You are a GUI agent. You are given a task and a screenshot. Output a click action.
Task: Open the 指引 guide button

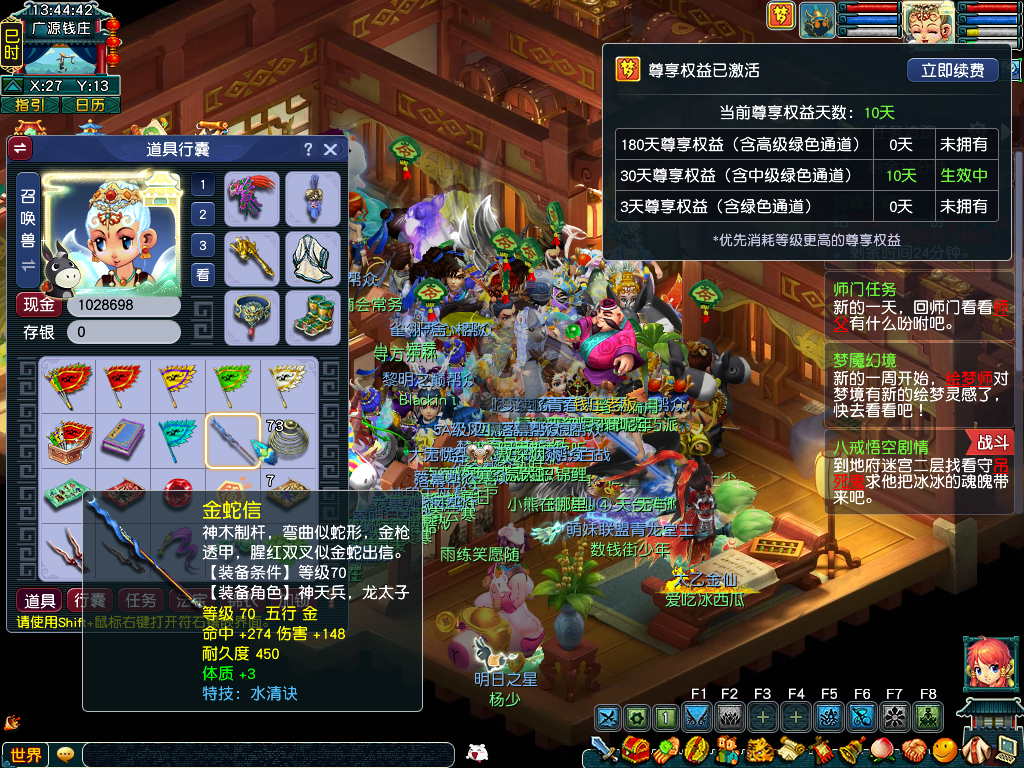(30, 105)
